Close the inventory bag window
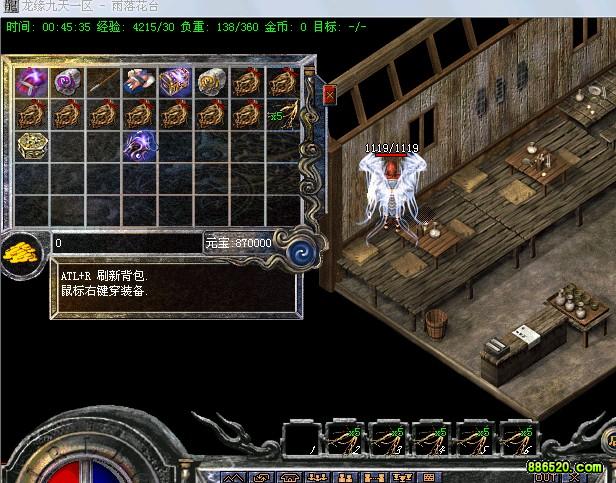The image size is (616, 483). [x=330, y=95]
